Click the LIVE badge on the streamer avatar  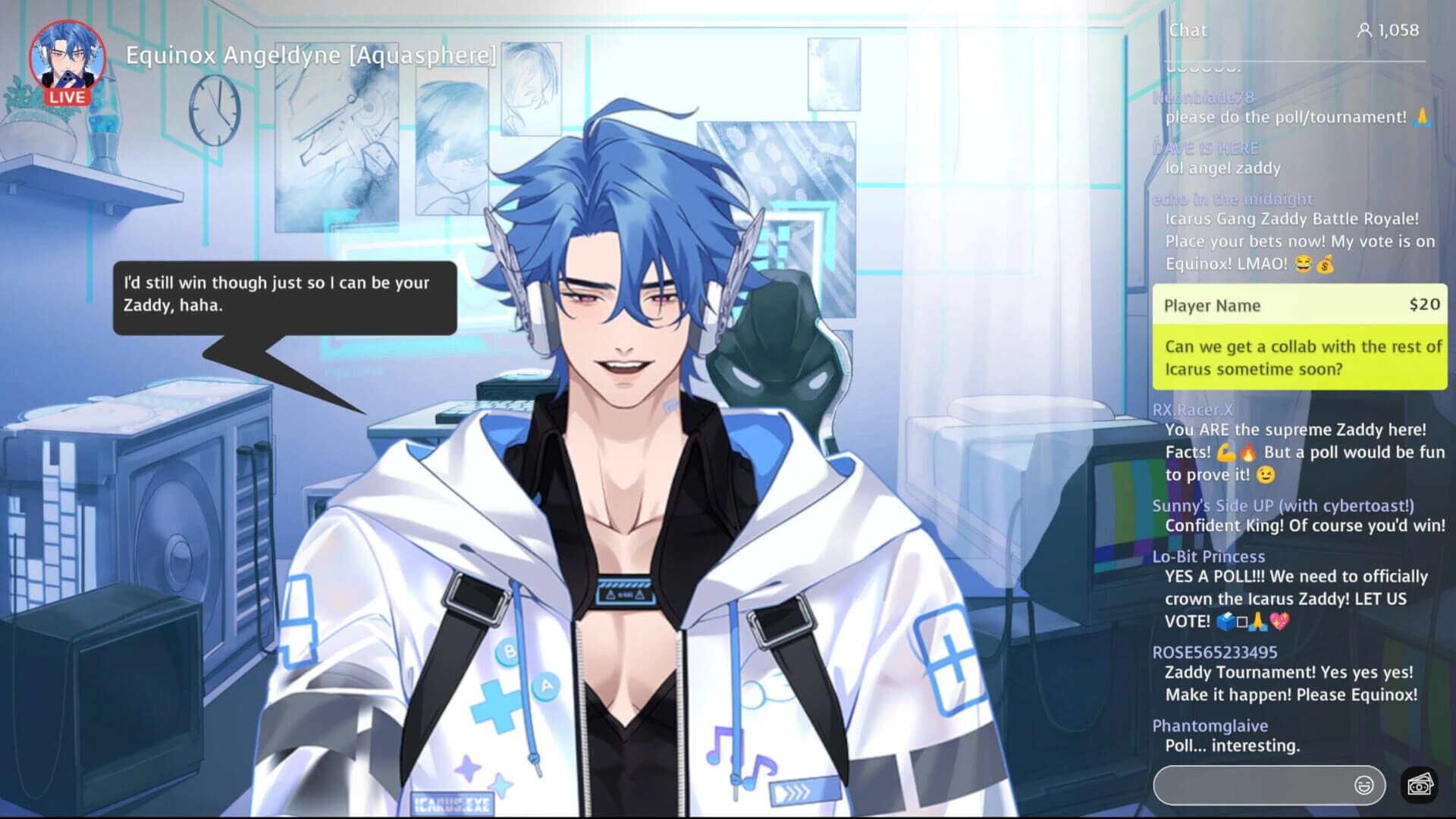coord(66,97)
